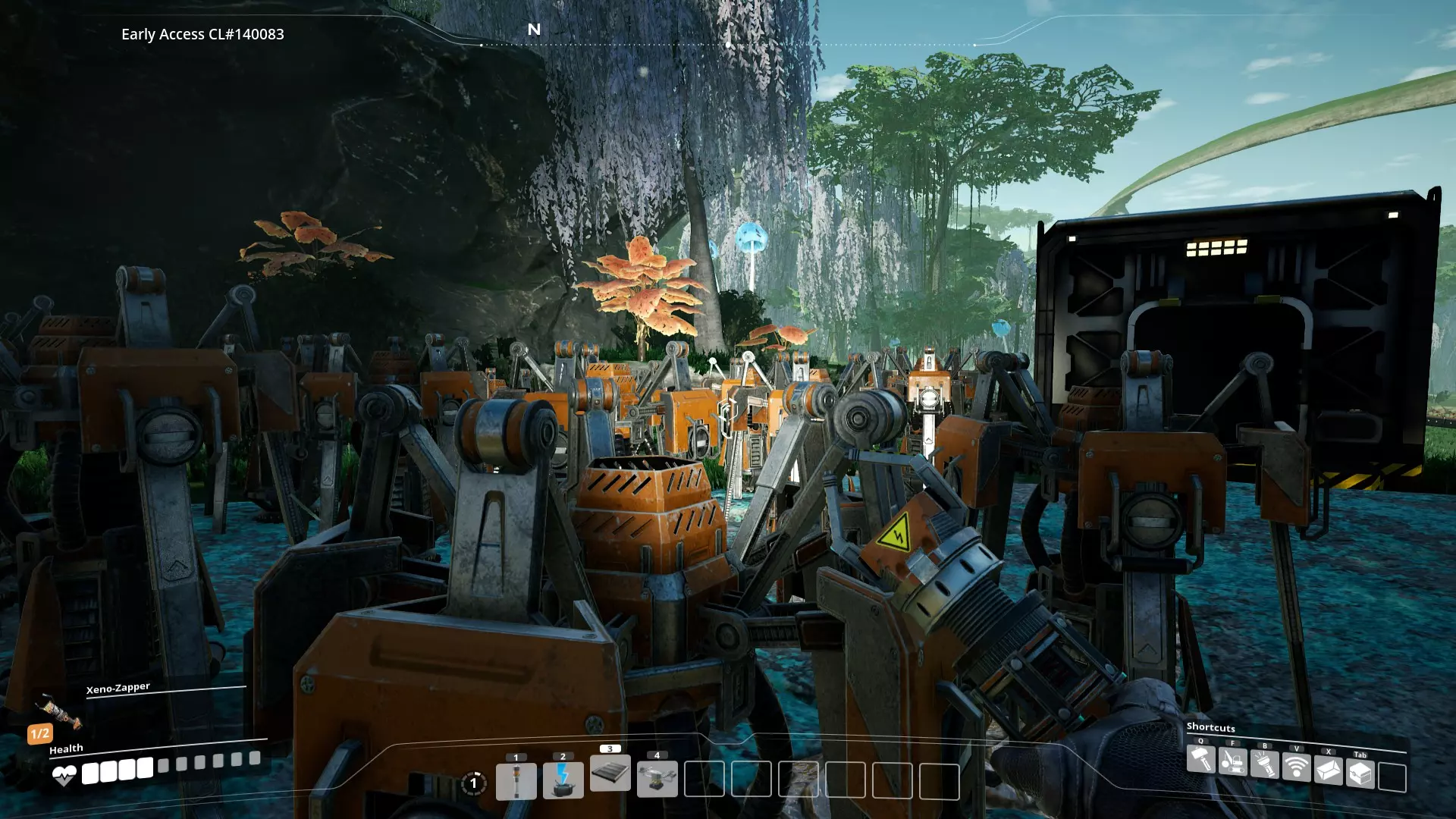1456x819 pixels.
Task: Activate the dismantle excavator shortcut
Action: pos(1233,761)
